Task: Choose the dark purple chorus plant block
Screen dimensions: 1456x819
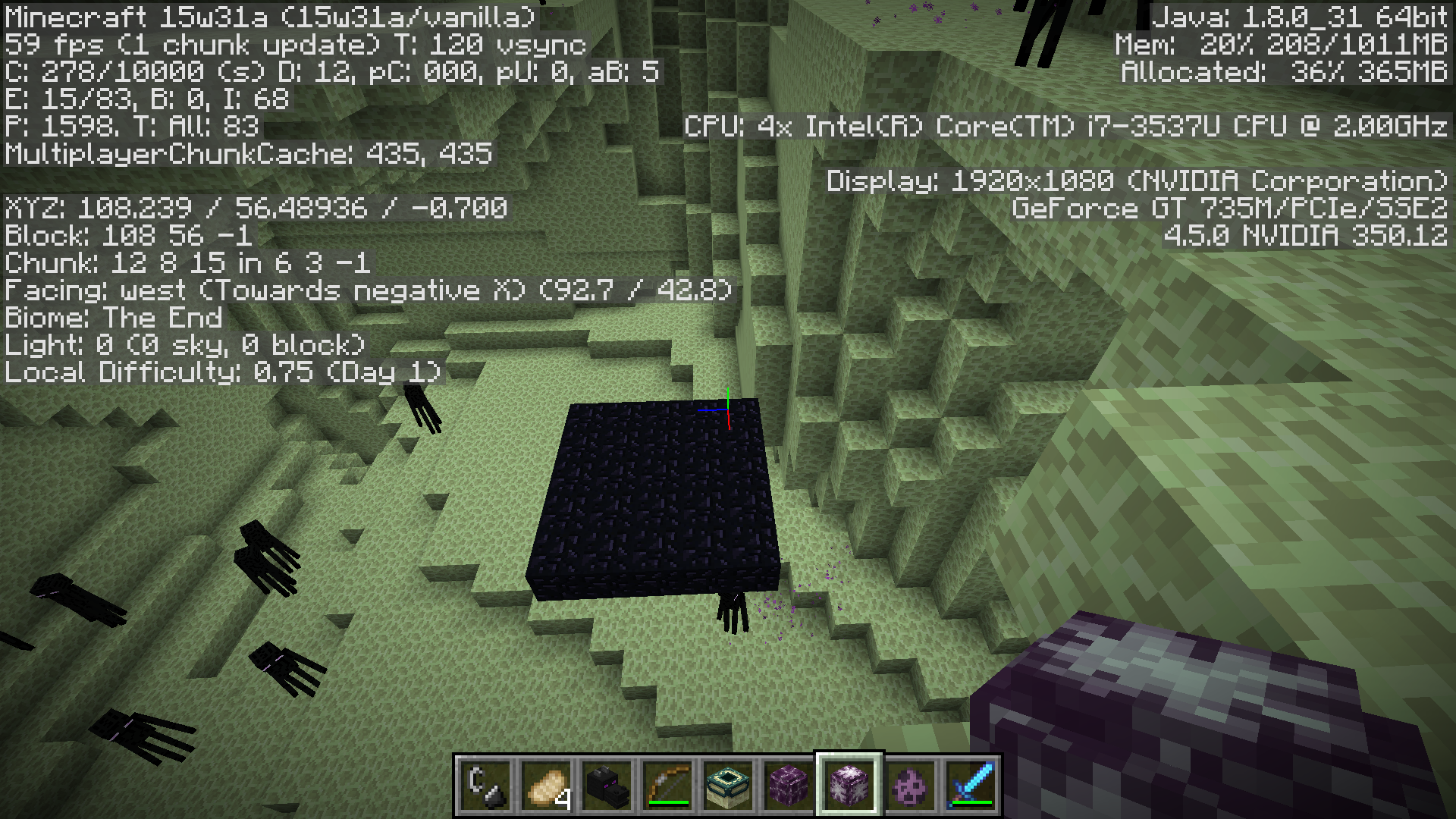Action: click(x=789, y=786)
